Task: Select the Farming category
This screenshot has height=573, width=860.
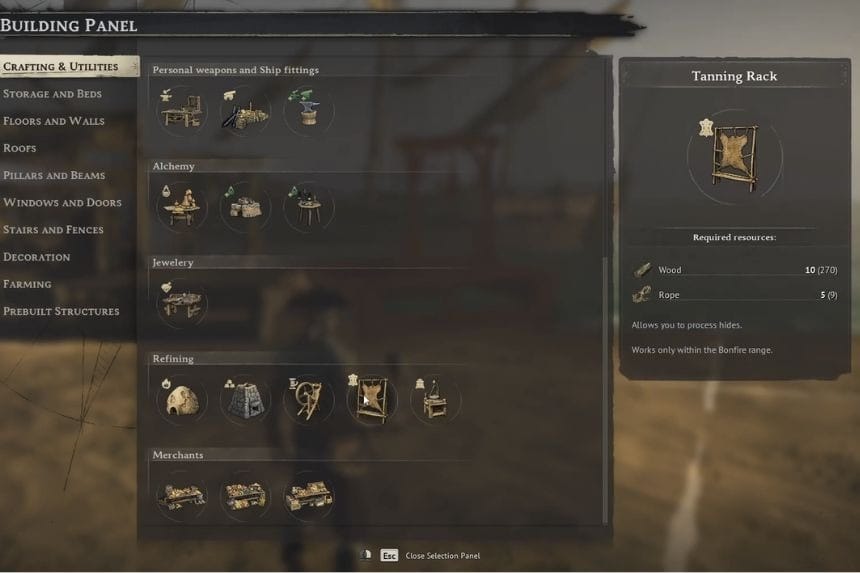Action: 27,284
